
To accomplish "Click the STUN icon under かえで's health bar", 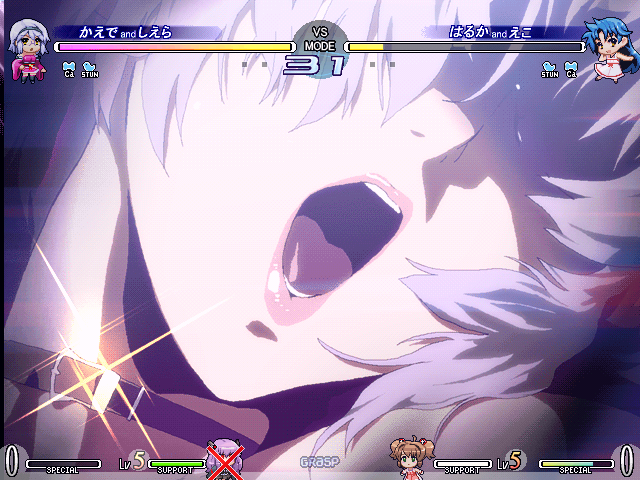I will (90, 69).
